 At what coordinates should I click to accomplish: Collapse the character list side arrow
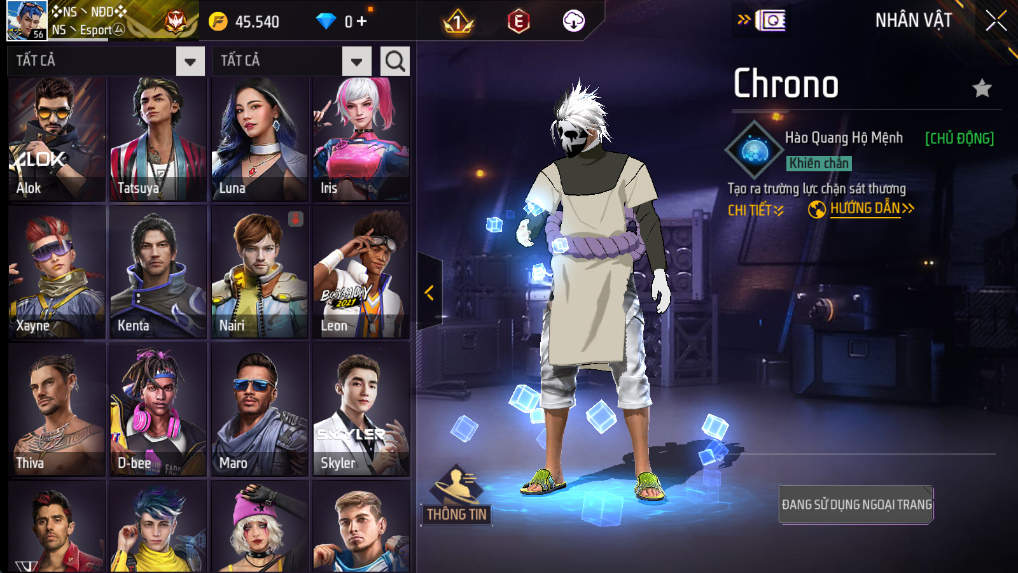(429, 292)
